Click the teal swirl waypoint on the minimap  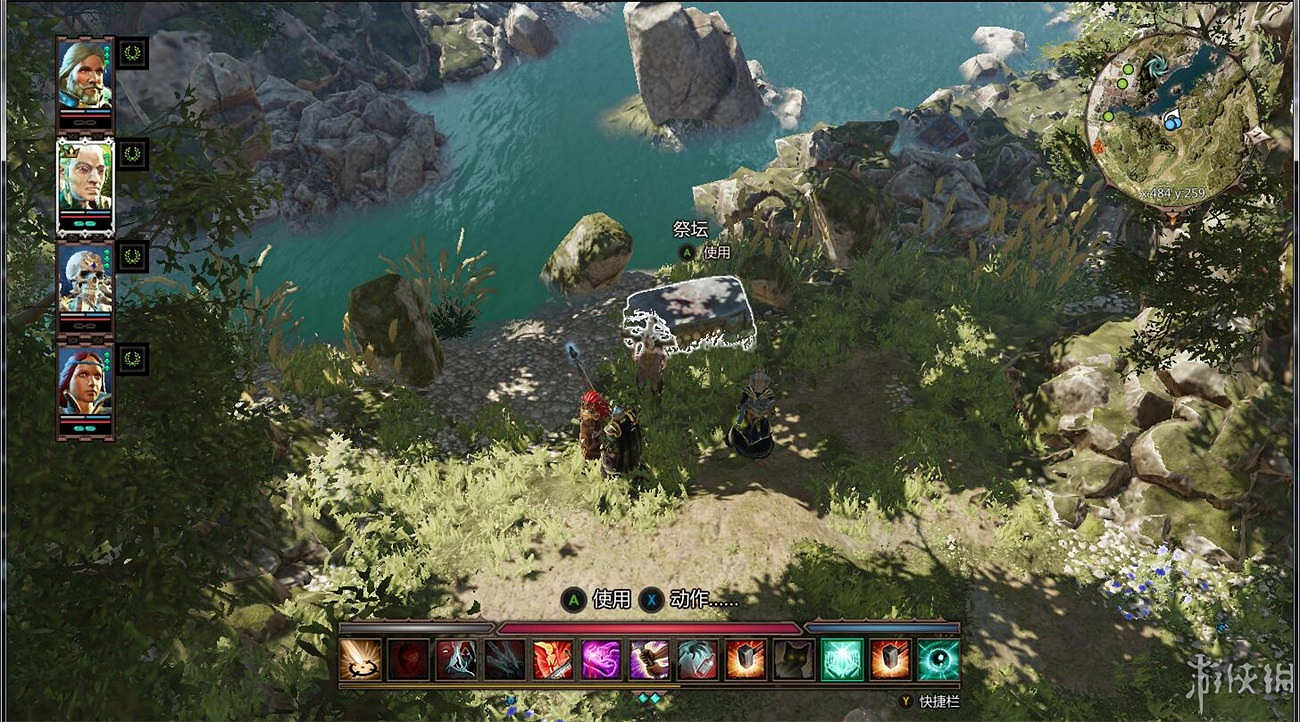(x=1158, y=67)
